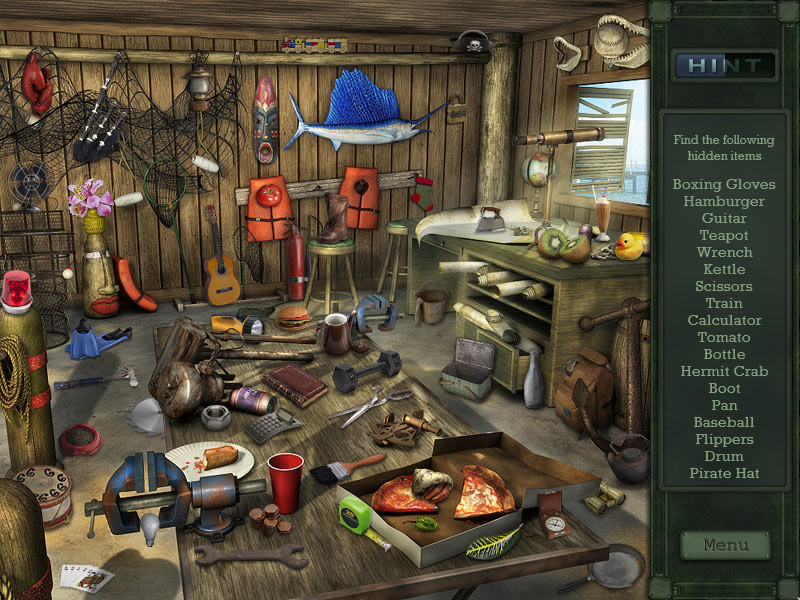
Task: Open the Menu
Action: (x=725, y=545)
